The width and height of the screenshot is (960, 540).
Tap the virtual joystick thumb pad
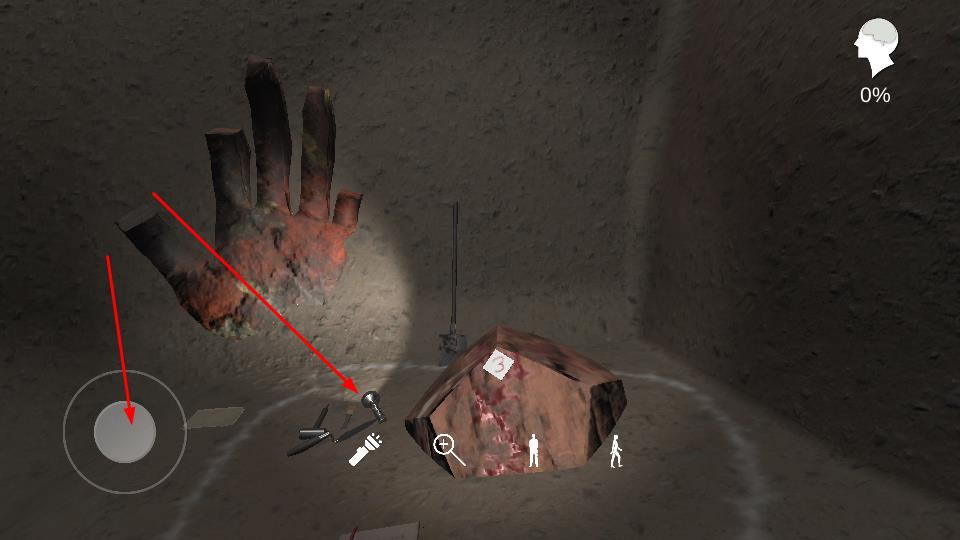(125, 432)
